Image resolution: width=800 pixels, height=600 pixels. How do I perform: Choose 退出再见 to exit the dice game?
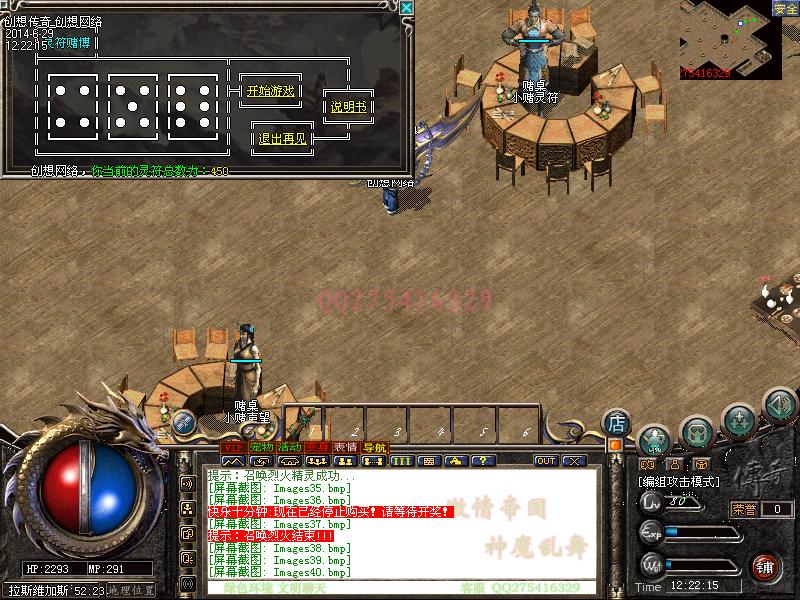(283, 139)
